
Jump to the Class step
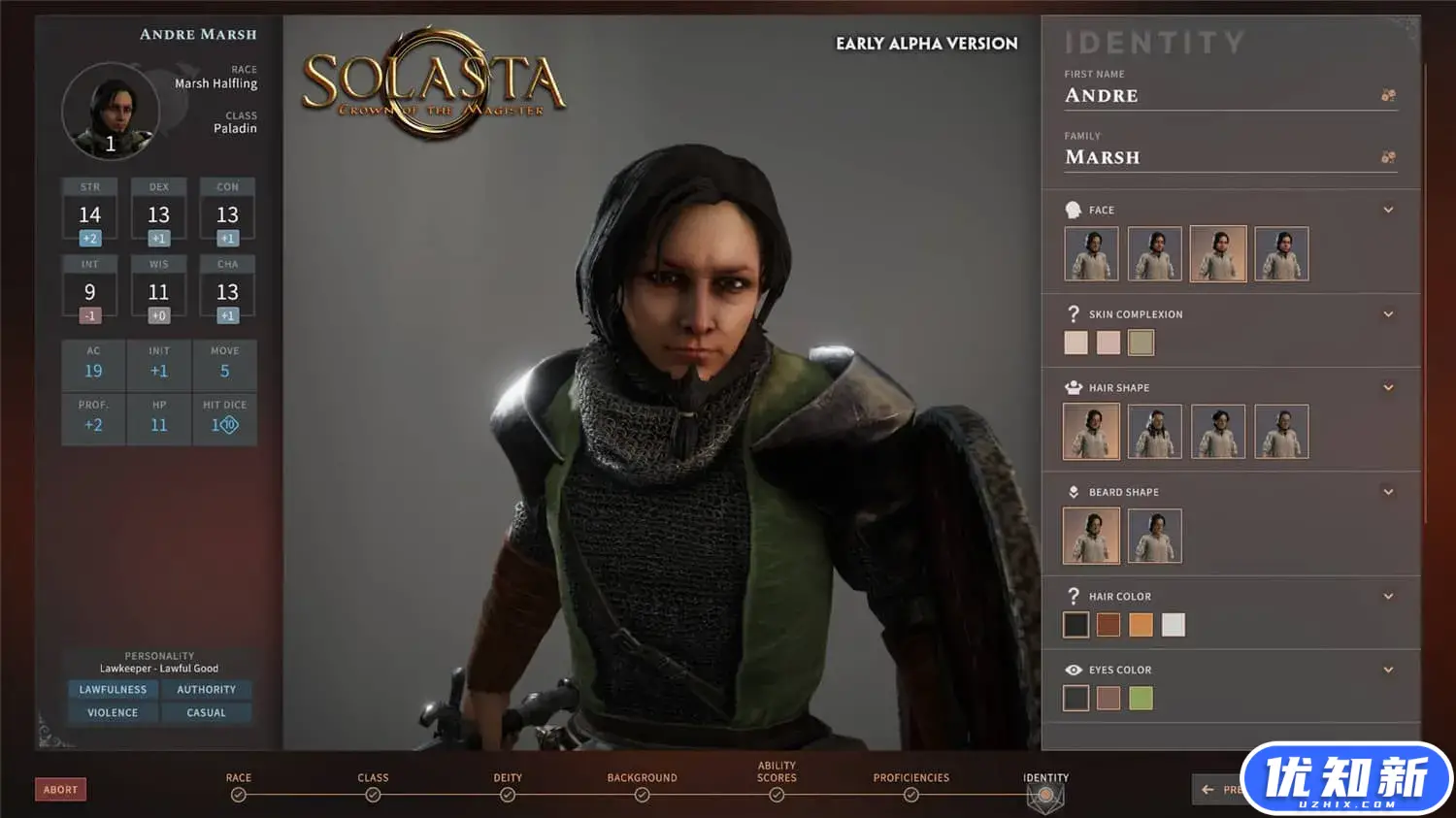(x=373, y=795)
